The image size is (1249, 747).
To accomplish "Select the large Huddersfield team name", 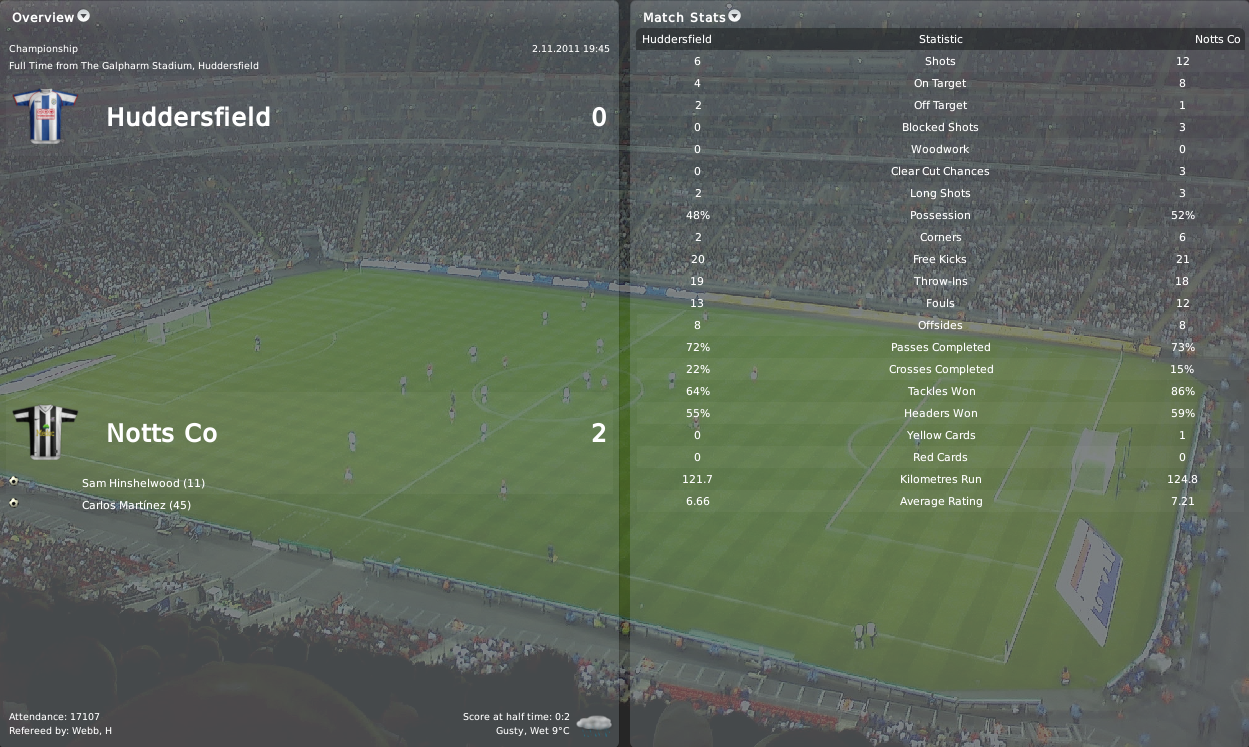I will (x=188, y=117).
